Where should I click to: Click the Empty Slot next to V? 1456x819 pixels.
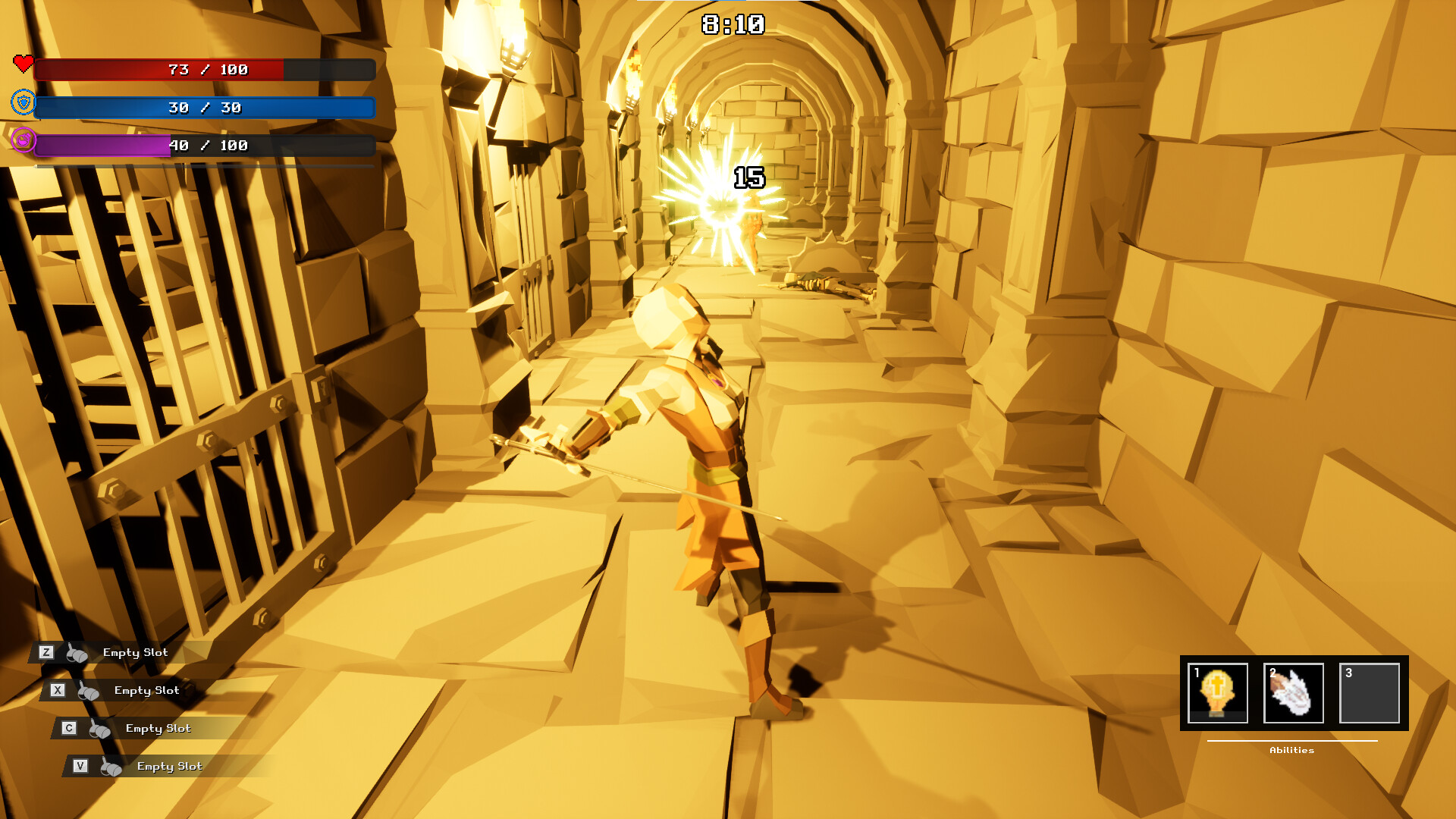pos(168,766)
